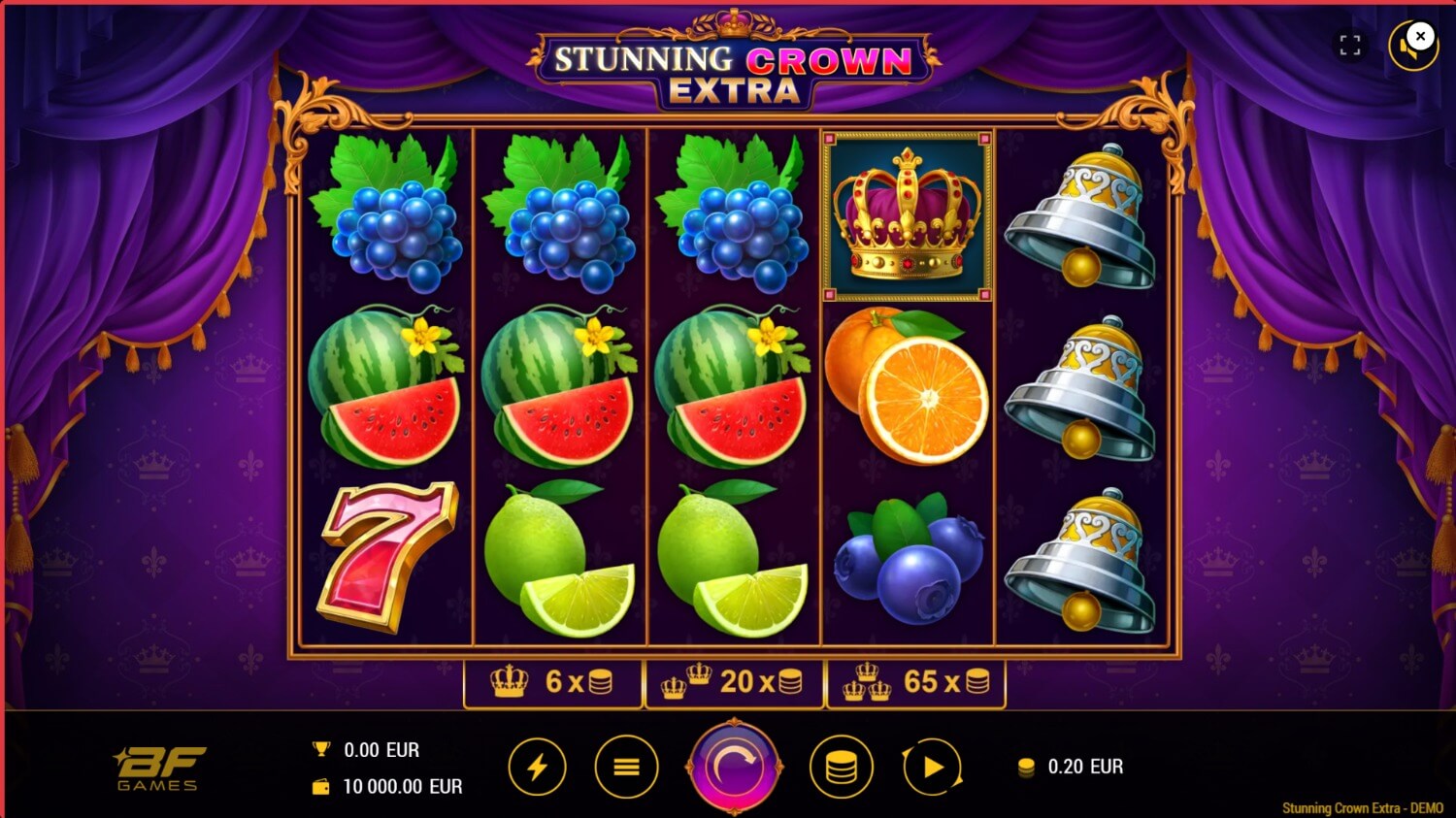Toggle the crown symbol highlight on reel four
The width and height of the screenshot is (1456, 818).
(907, 213)
